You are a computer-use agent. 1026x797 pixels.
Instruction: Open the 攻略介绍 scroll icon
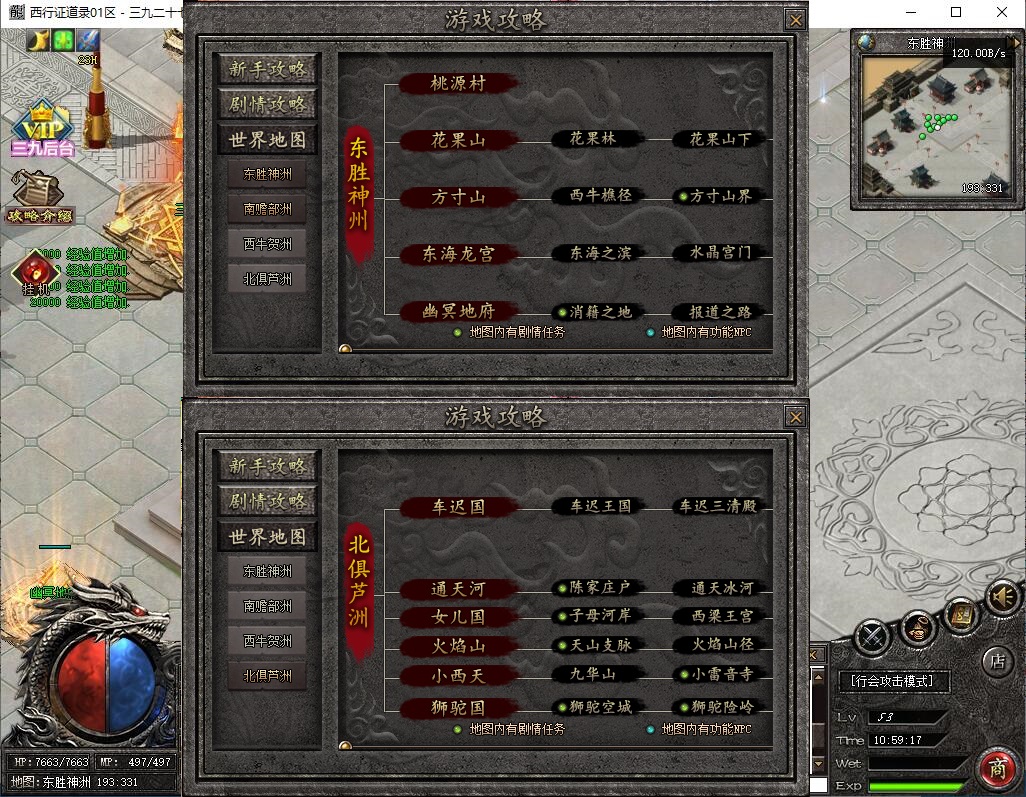(x=41, y=195)
